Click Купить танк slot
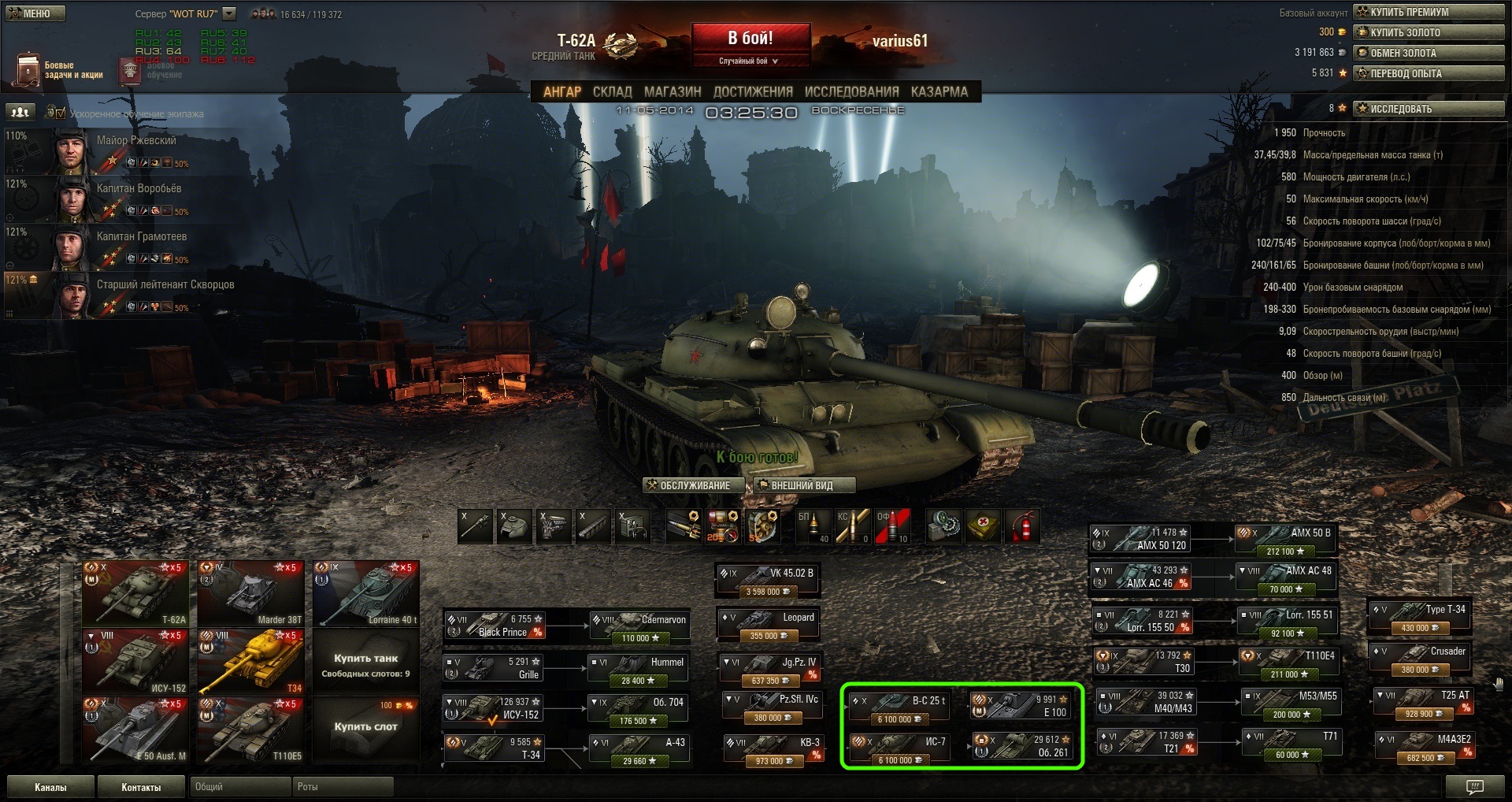Image resolution: width=1512 pixels, height=802 pixels. [365, 663]
